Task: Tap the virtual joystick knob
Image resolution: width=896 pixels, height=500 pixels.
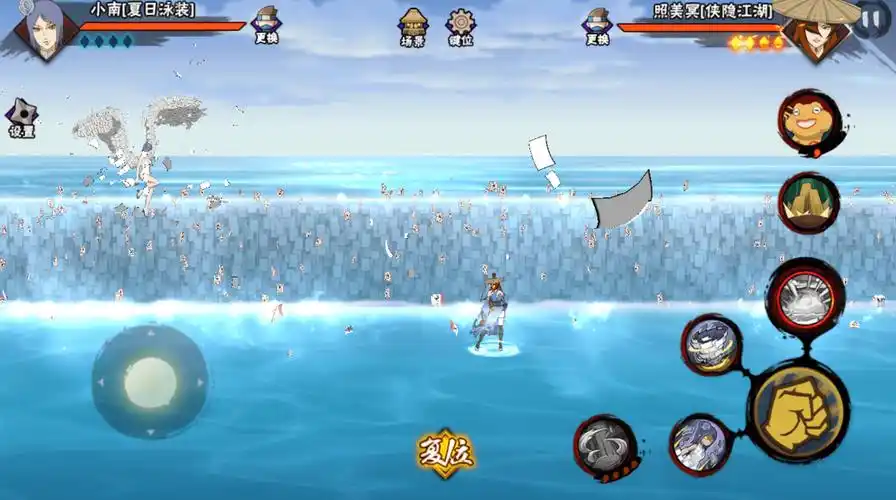Action: (x=150, y=382)
